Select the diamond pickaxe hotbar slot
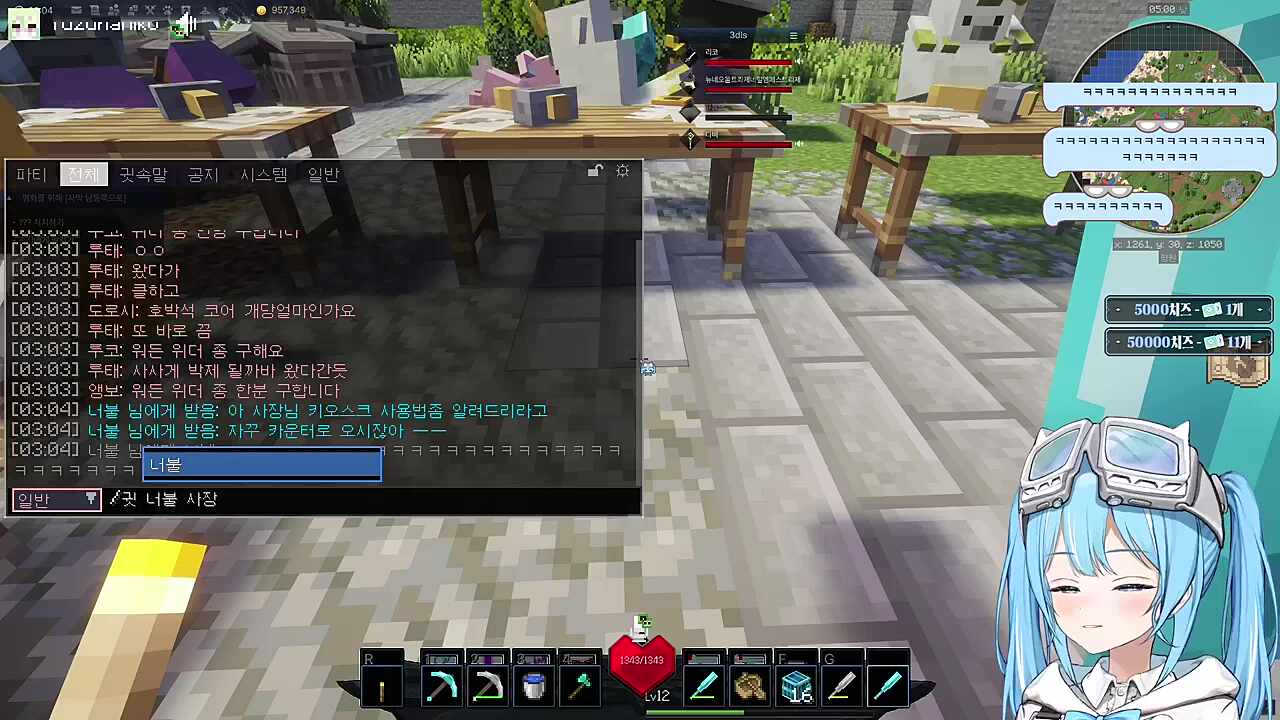The image size is (1280, 720). [x=441, y=687]
